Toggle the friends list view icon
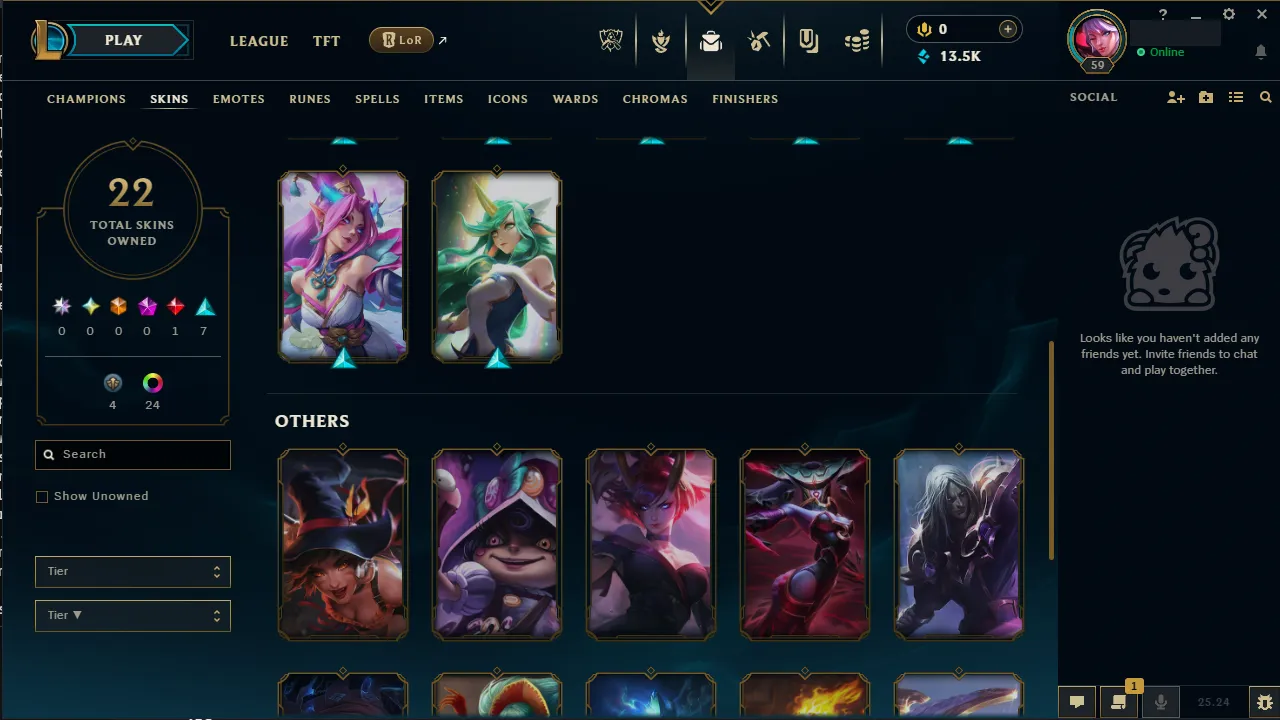 point(1236,97)
